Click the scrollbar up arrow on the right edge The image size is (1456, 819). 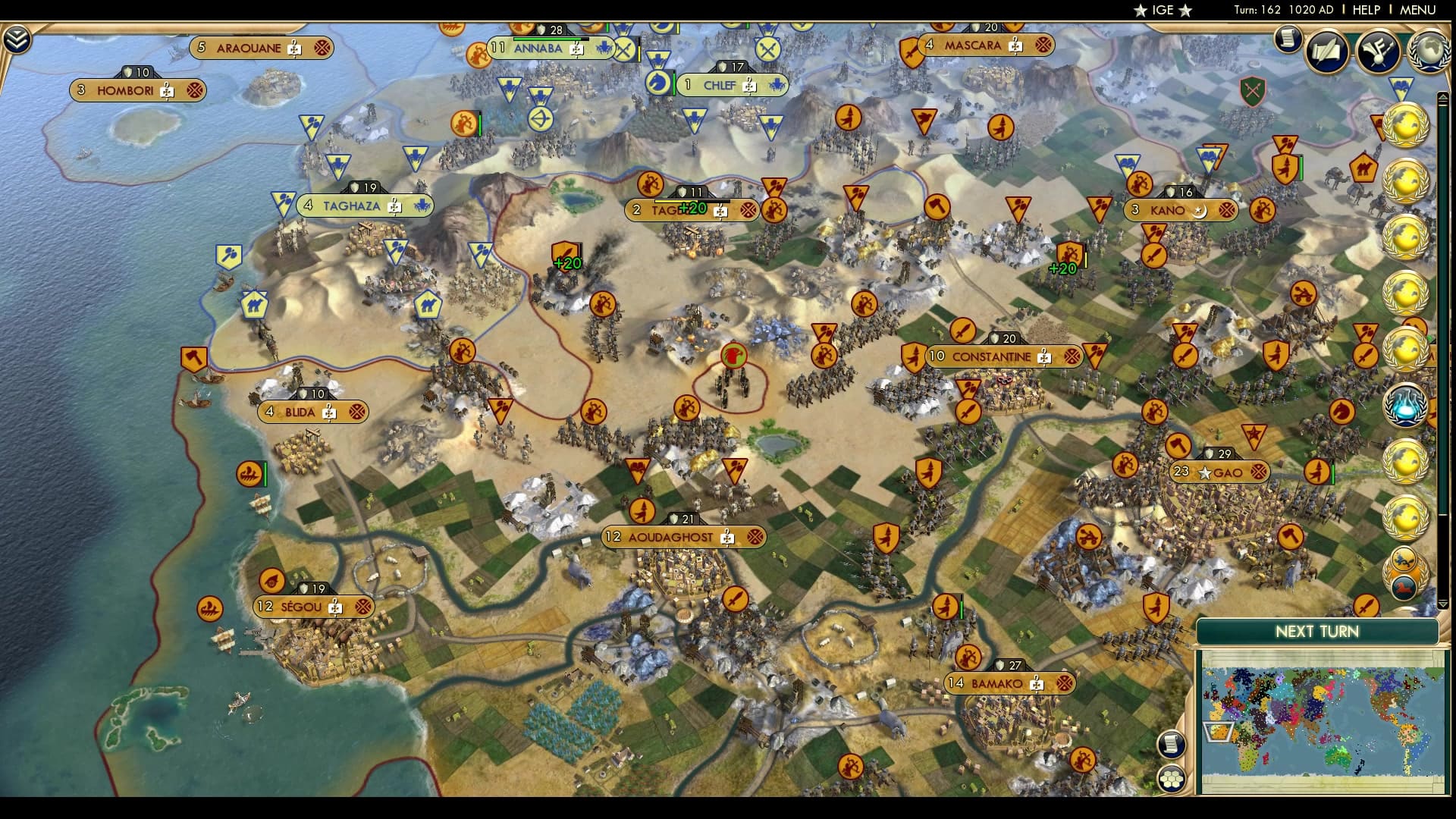click(1444, 97)
